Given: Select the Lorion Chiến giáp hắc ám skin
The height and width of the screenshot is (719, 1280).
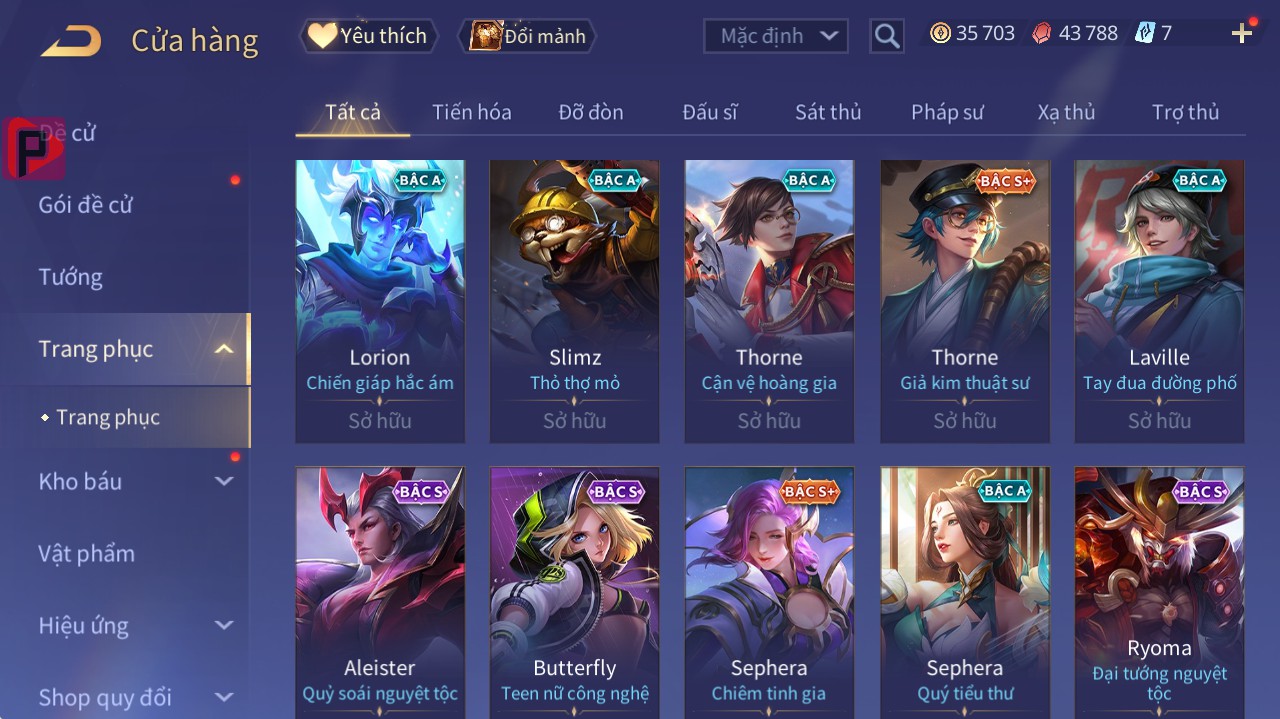Looking at the screenshot, I should [380, 300].
